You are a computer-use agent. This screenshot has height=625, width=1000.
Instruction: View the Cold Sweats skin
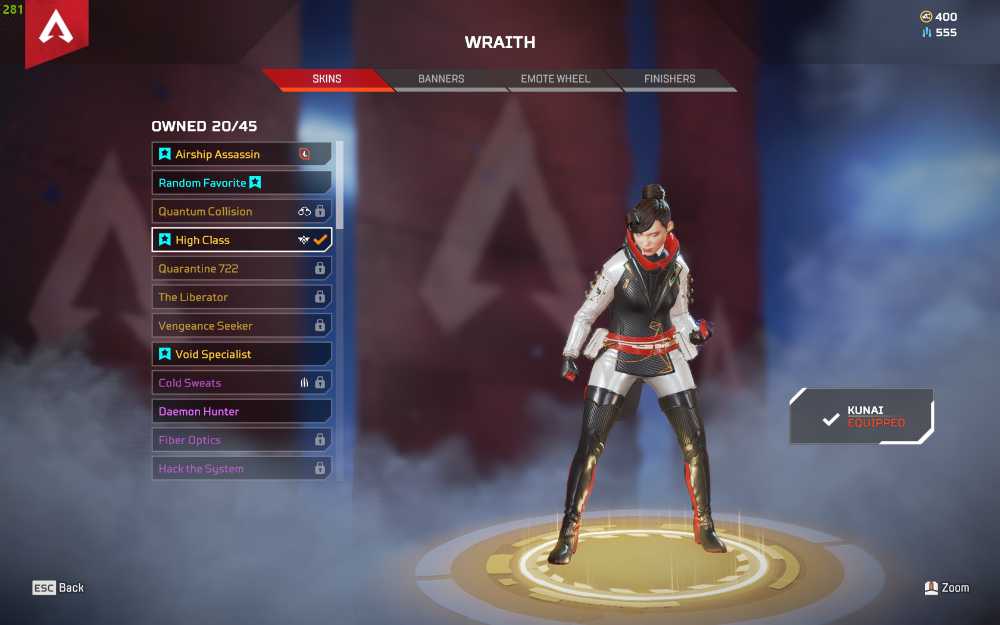(241, 382)
